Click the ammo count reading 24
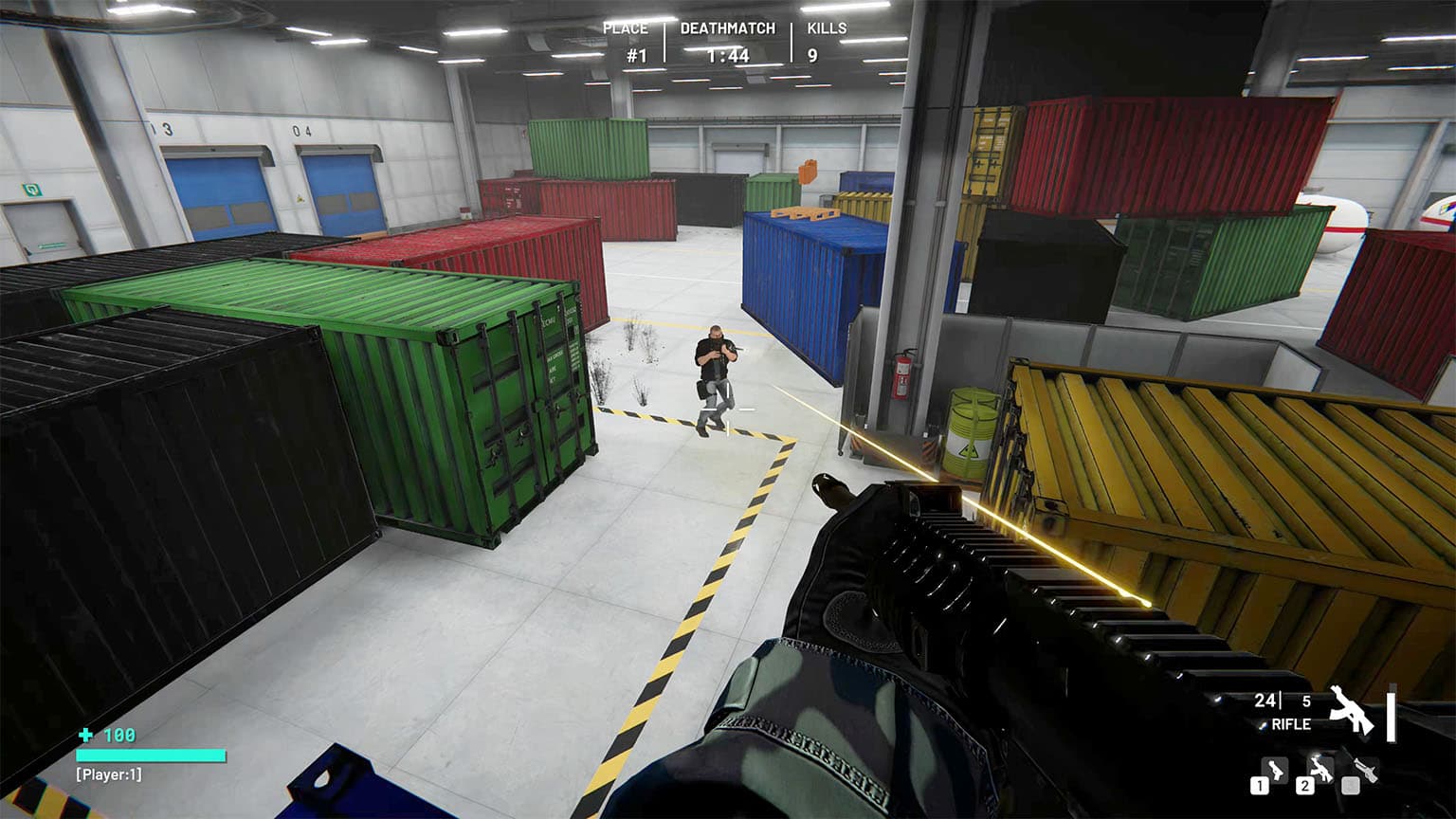The height and width of the screenshot is (819, 1456). tap(1265, 701)
